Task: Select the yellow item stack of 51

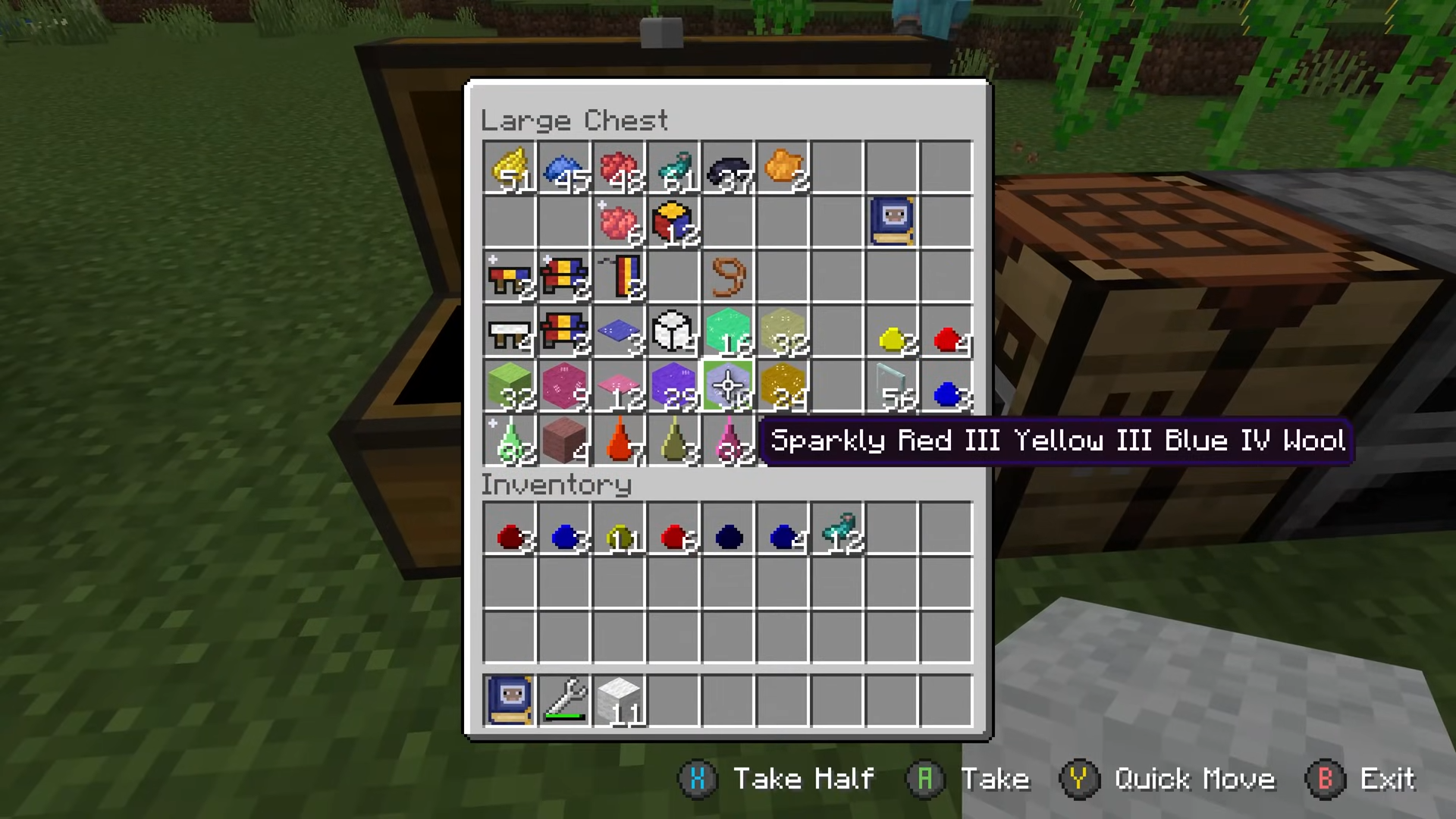Action: click(509, 167)
